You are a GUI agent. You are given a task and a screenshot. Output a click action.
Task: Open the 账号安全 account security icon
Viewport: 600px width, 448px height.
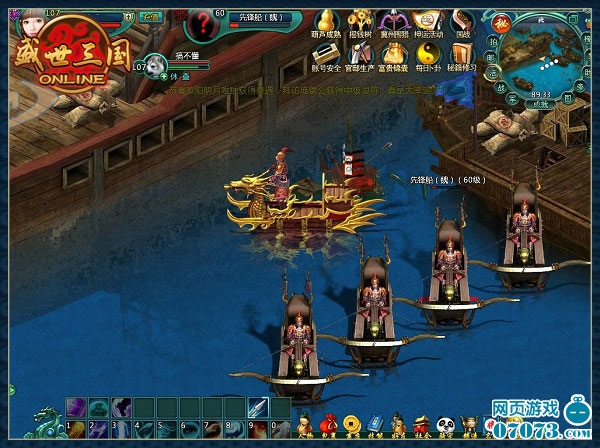pos(322,53)
